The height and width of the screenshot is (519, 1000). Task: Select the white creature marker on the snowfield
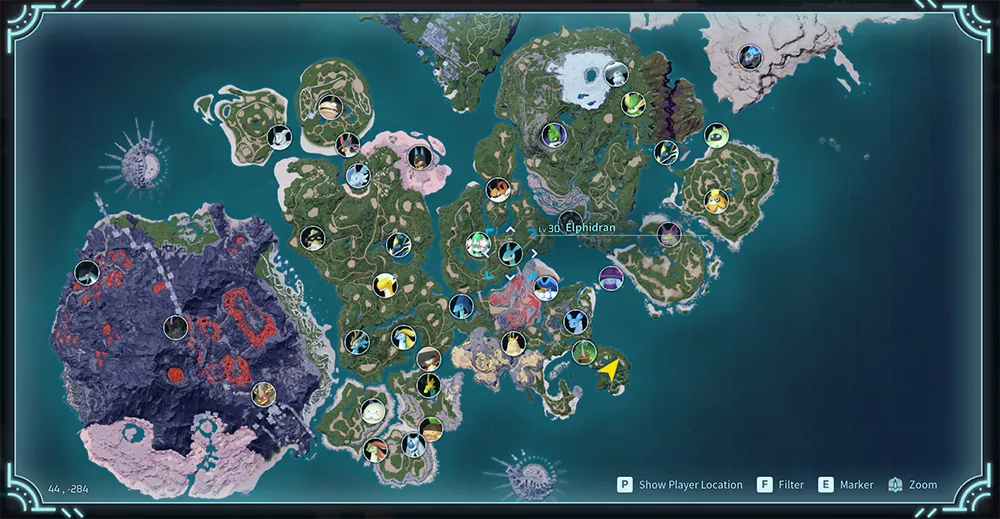[x=616, y=73]
